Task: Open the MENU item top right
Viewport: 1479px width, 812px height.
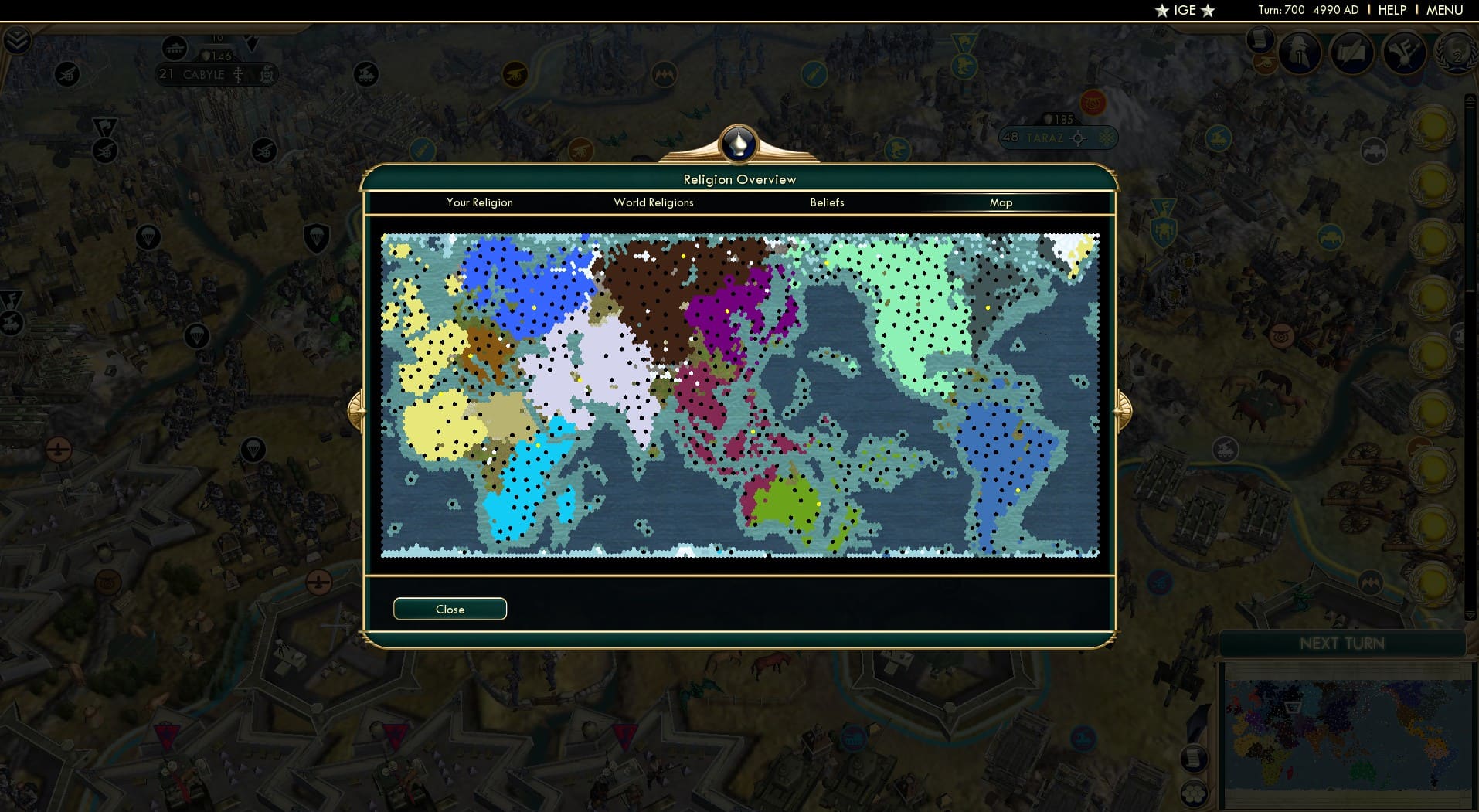Action: click(1444, 10)
